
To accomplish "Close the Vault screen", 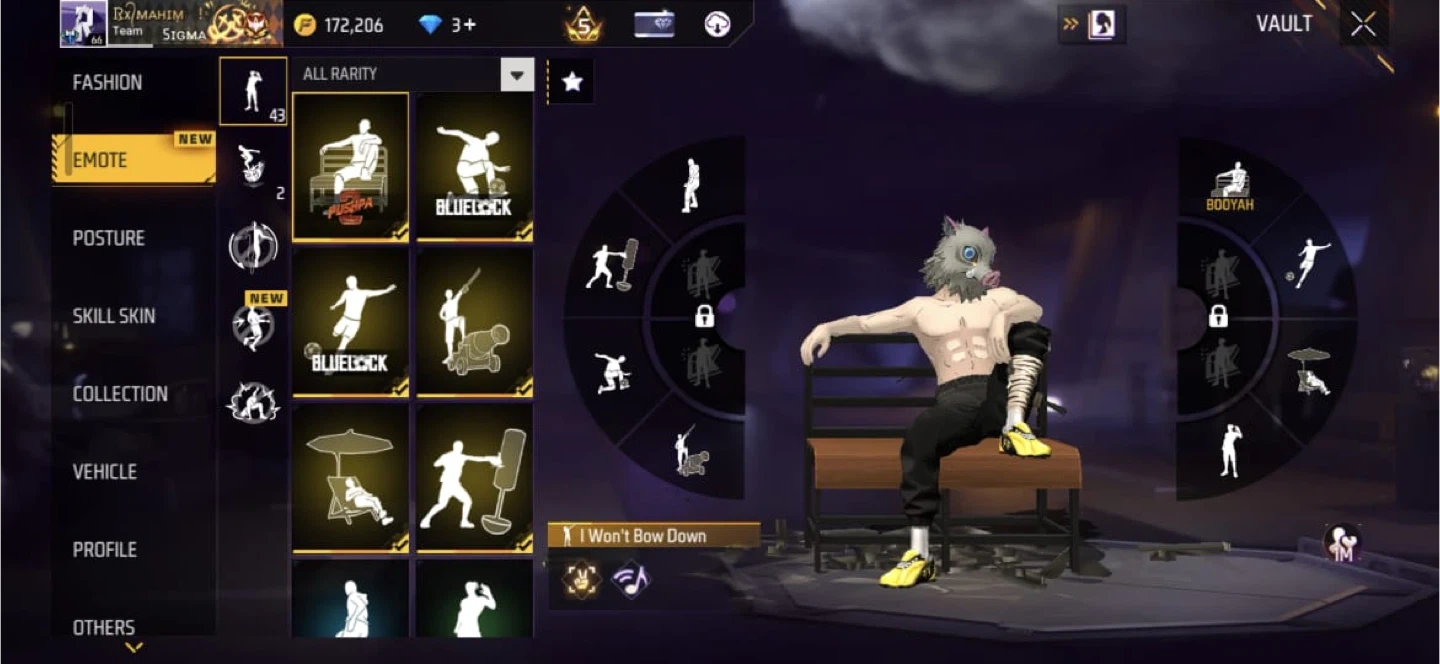I will point(1363,25).
